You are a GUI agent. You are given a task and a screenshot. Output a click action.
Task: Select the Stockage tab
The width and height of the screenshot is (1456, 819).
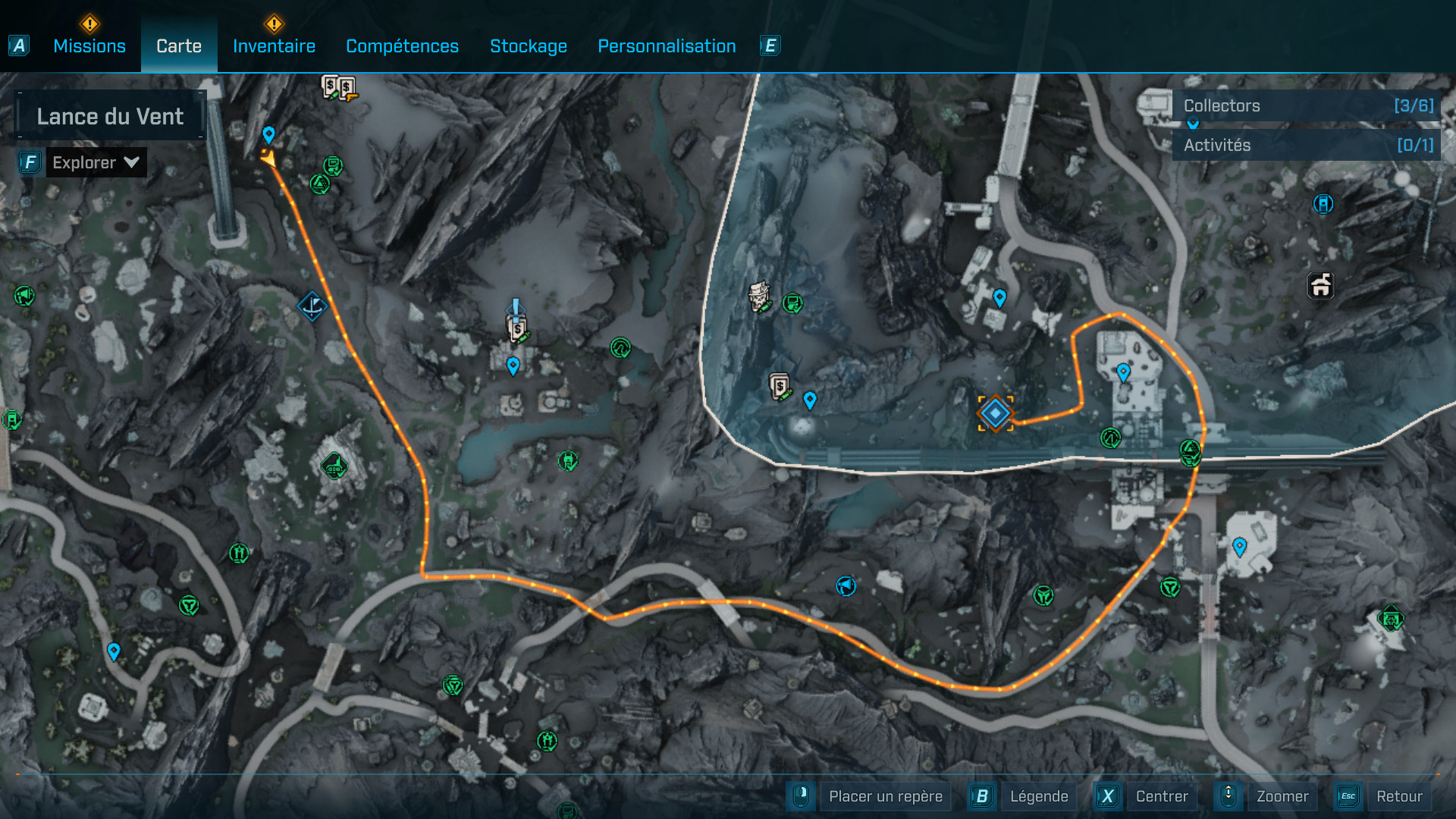[x=529, y=46]
